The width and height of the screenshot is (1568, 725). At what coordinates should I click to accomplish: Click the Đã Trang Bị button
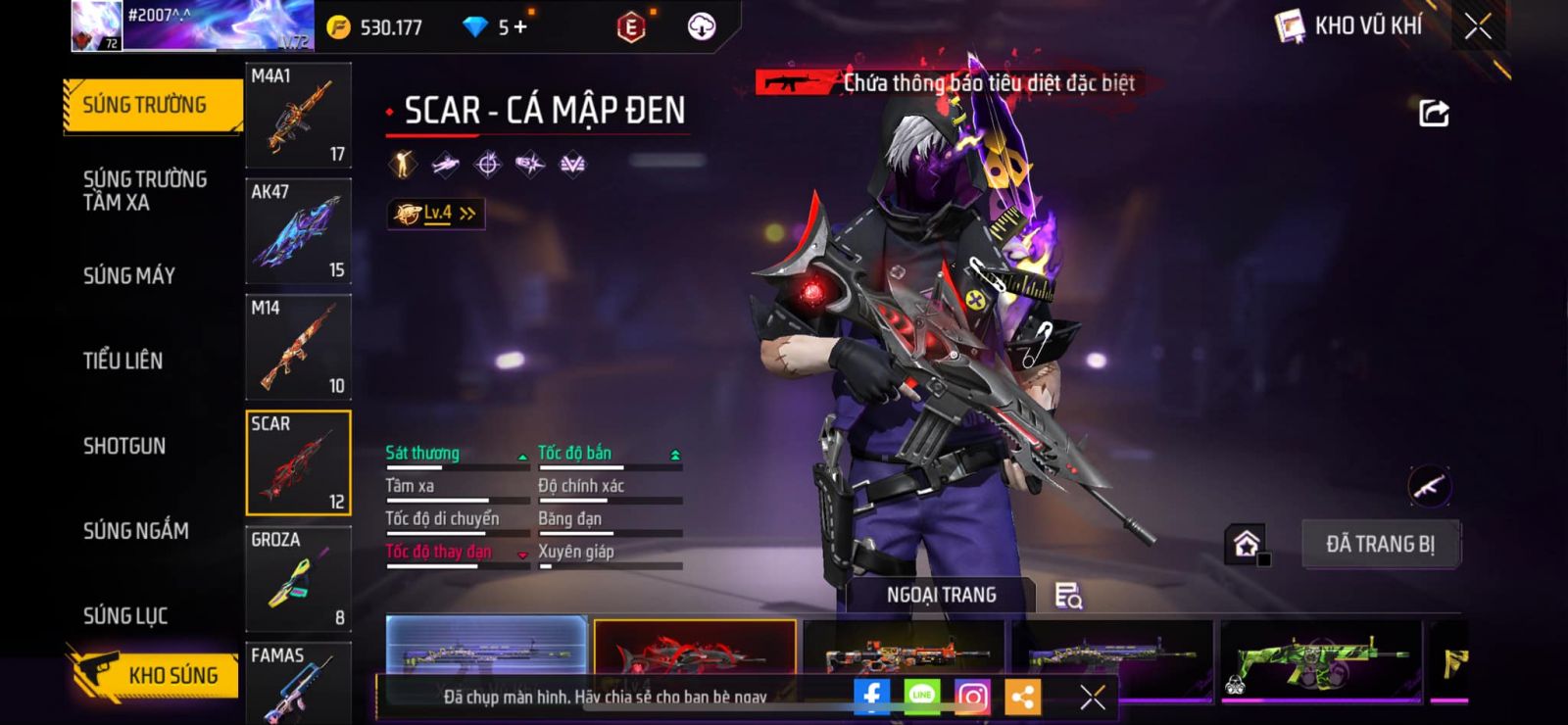1380,544
